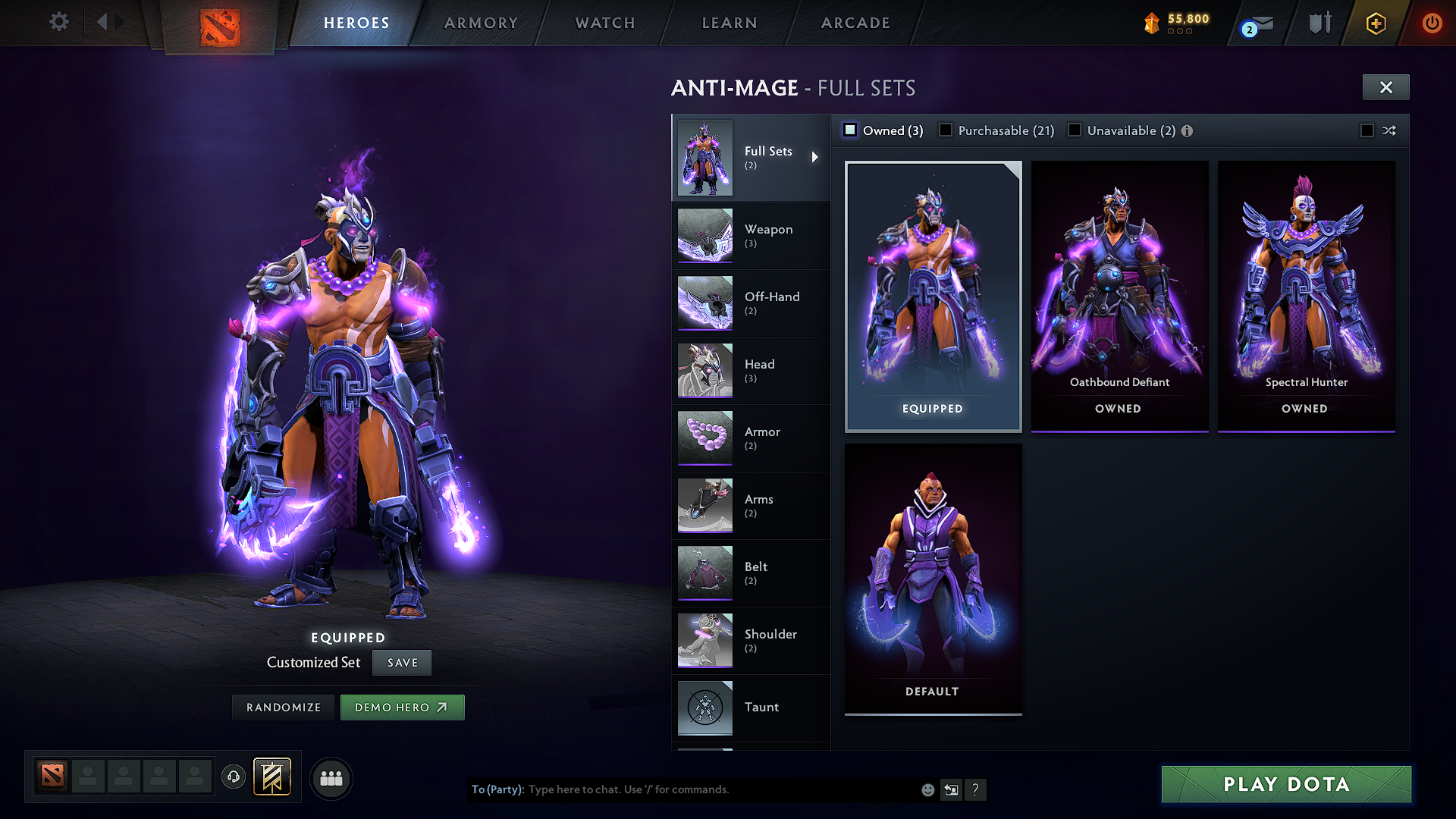The image size is (1456, 819).
Task: Save the Customized Set
Action: pyautogui.click(x=401, y=662)
